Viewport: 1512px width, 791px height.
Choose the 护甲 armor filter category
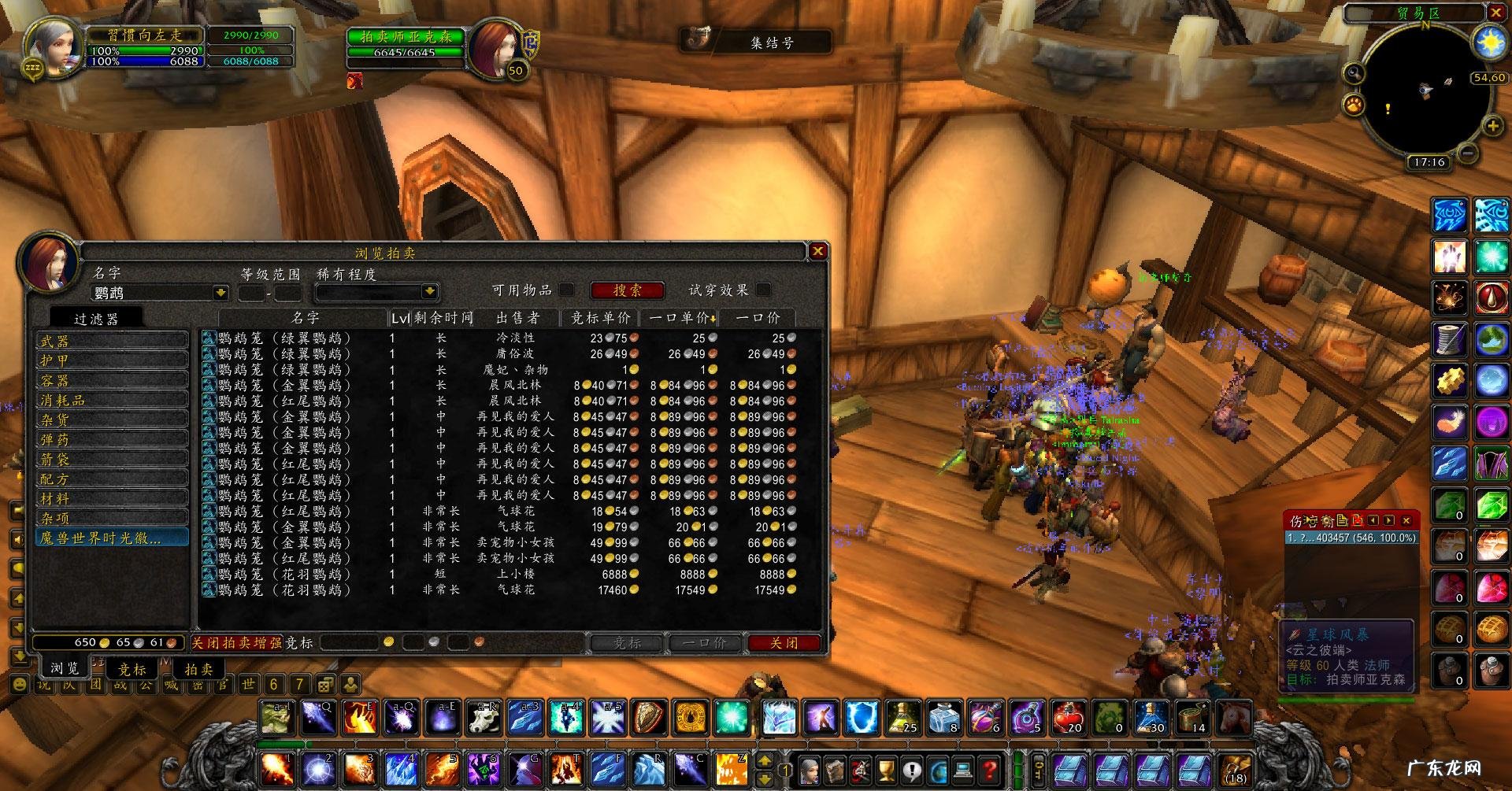pos(111,360)
